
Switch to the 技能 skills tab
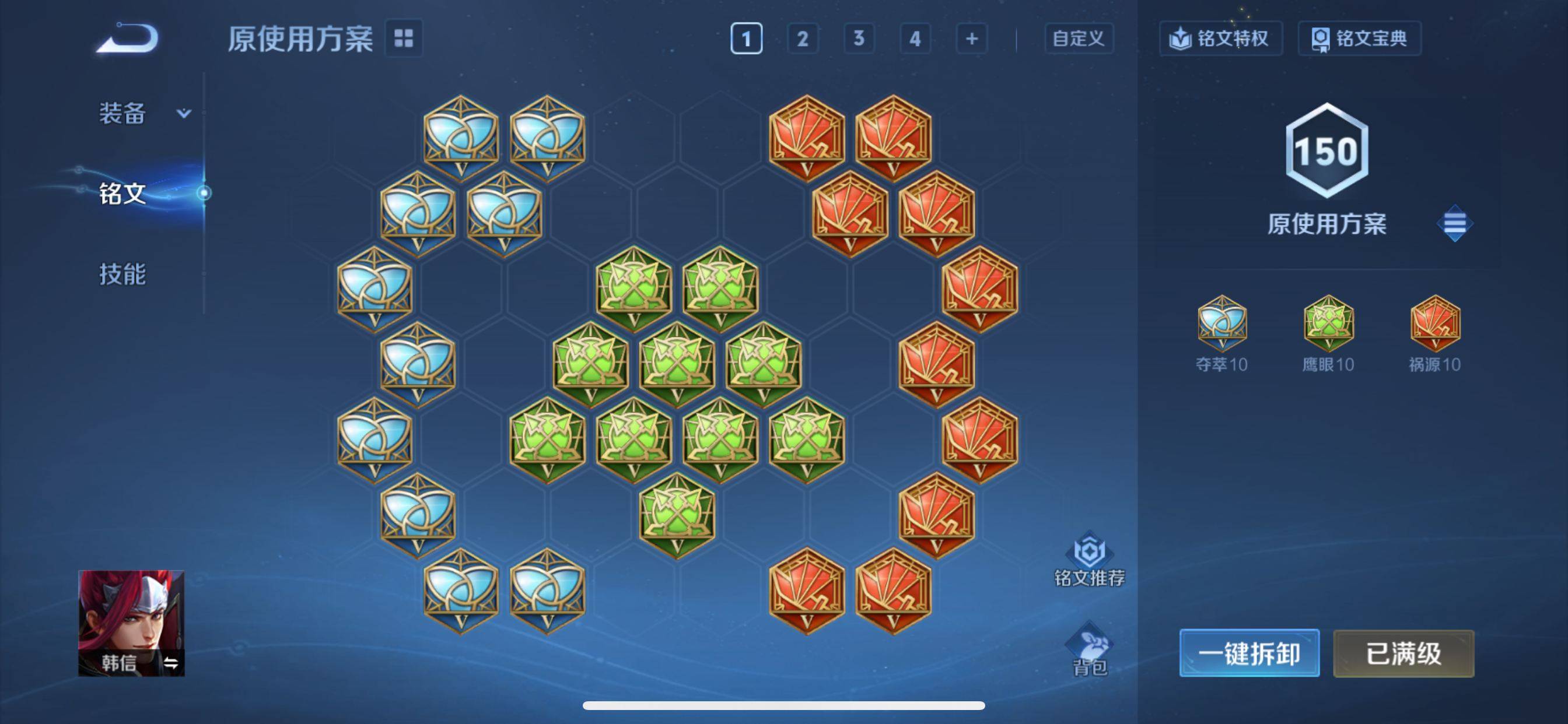(123, 275)
